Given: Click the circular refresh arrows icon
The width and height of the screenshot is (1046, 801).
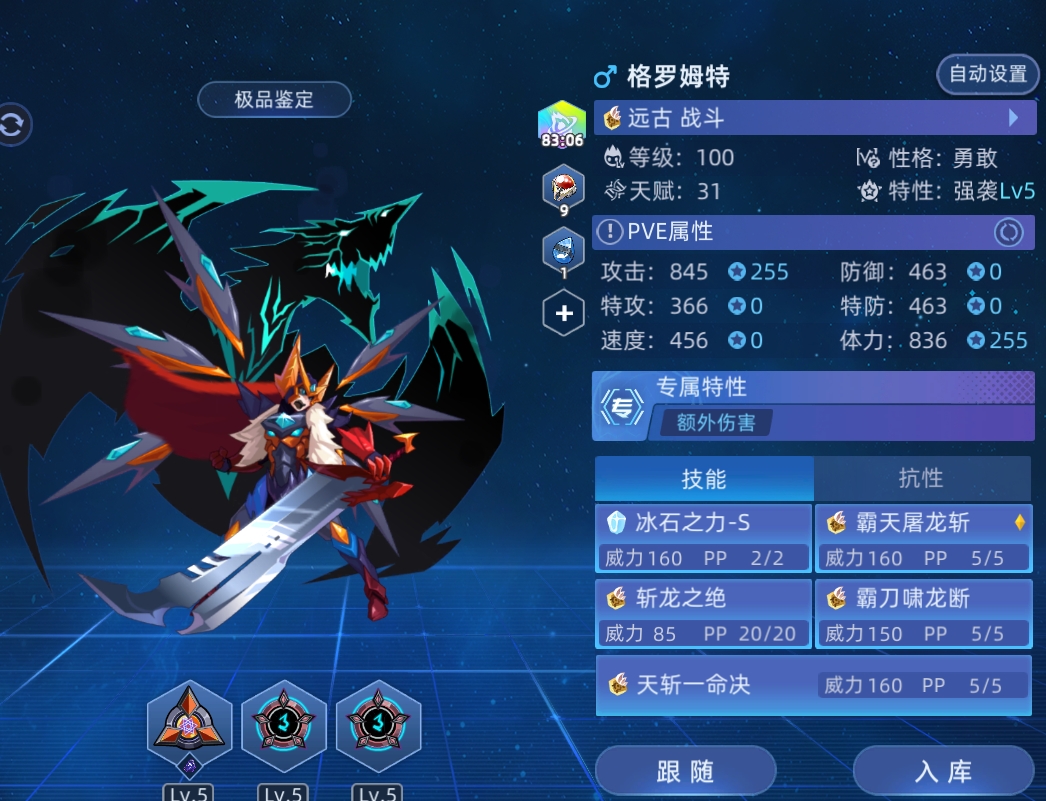Looking at the screenshot, I should click(13, 125).
